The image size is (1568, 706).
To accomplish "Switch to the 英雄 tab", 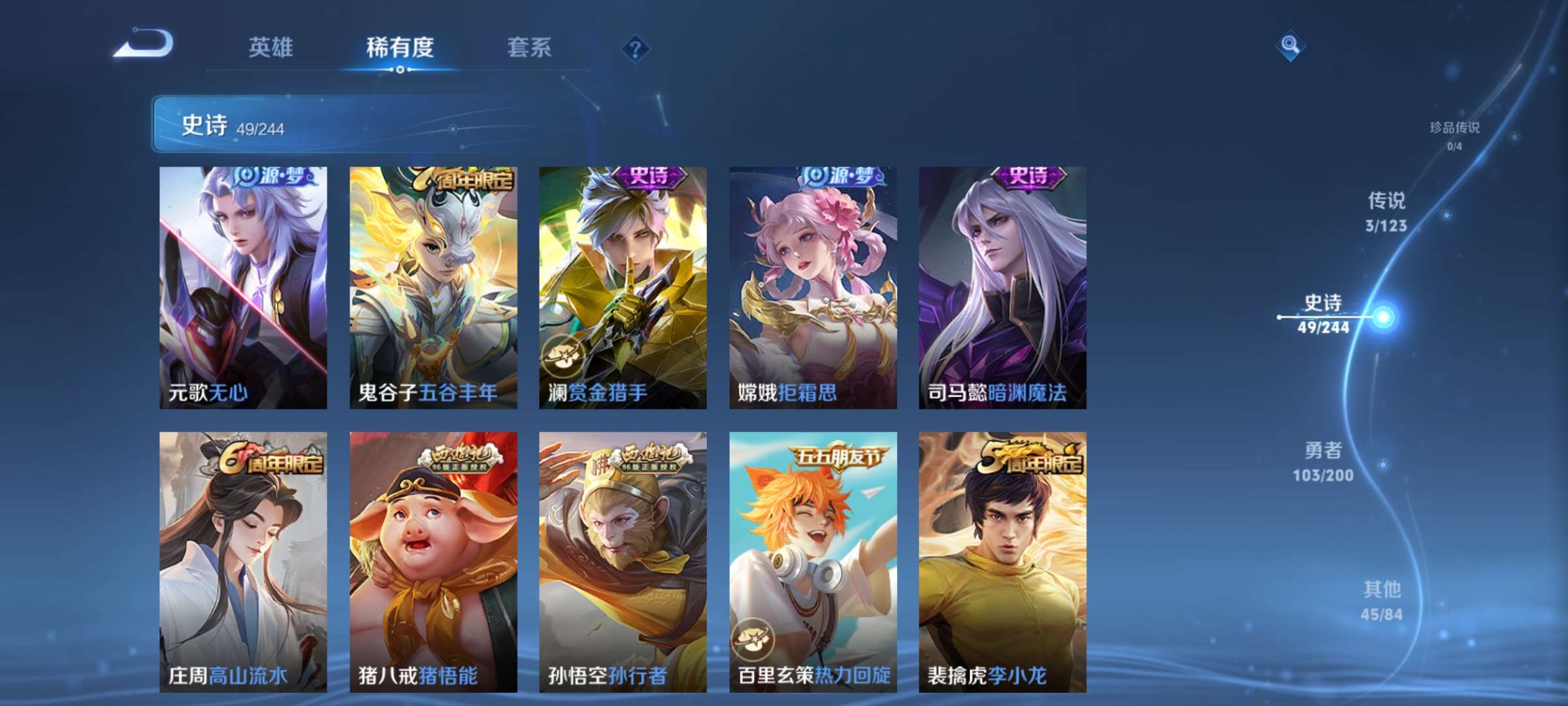I will tap(272, 48).
